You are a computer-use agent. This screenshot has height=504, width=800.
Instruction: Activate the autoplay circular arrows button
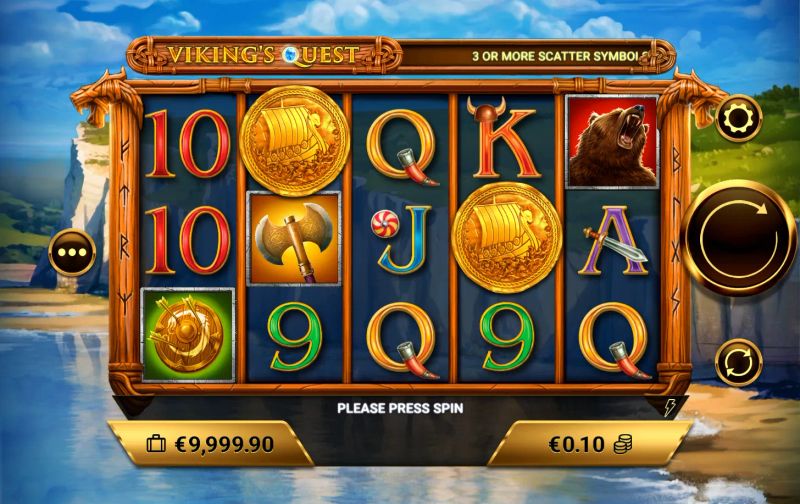739,362
